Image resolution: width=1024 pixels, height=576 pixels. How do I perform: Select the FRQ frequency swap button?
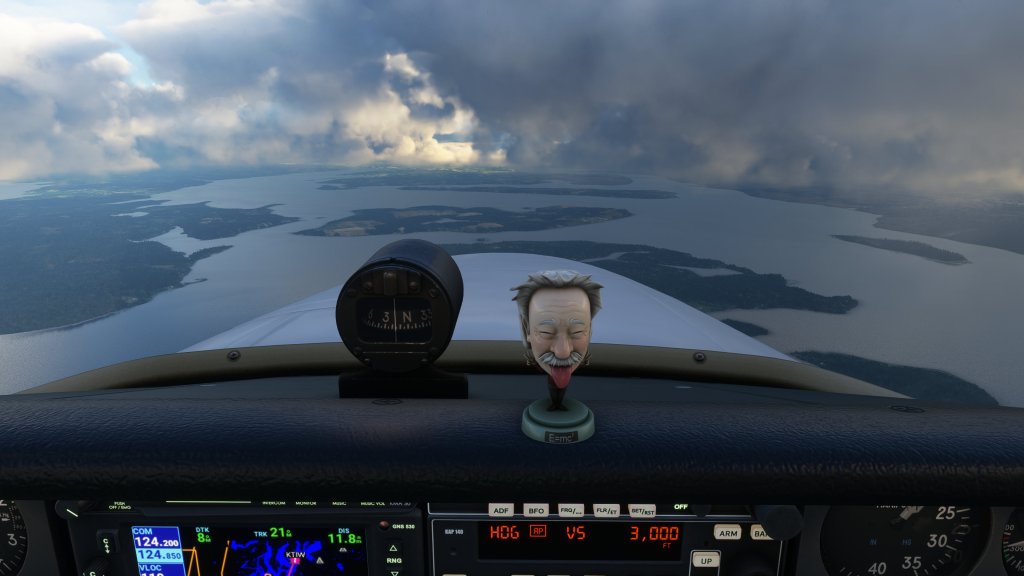coord(571,510)
